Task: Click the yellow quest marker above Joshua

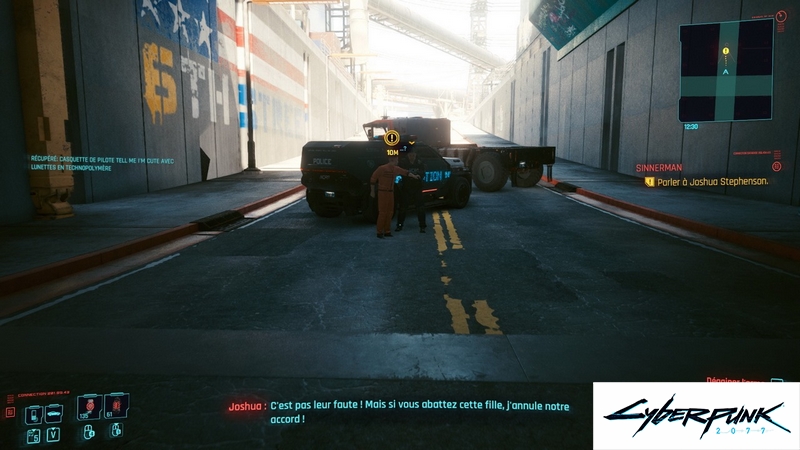Action: click(392, 137)
